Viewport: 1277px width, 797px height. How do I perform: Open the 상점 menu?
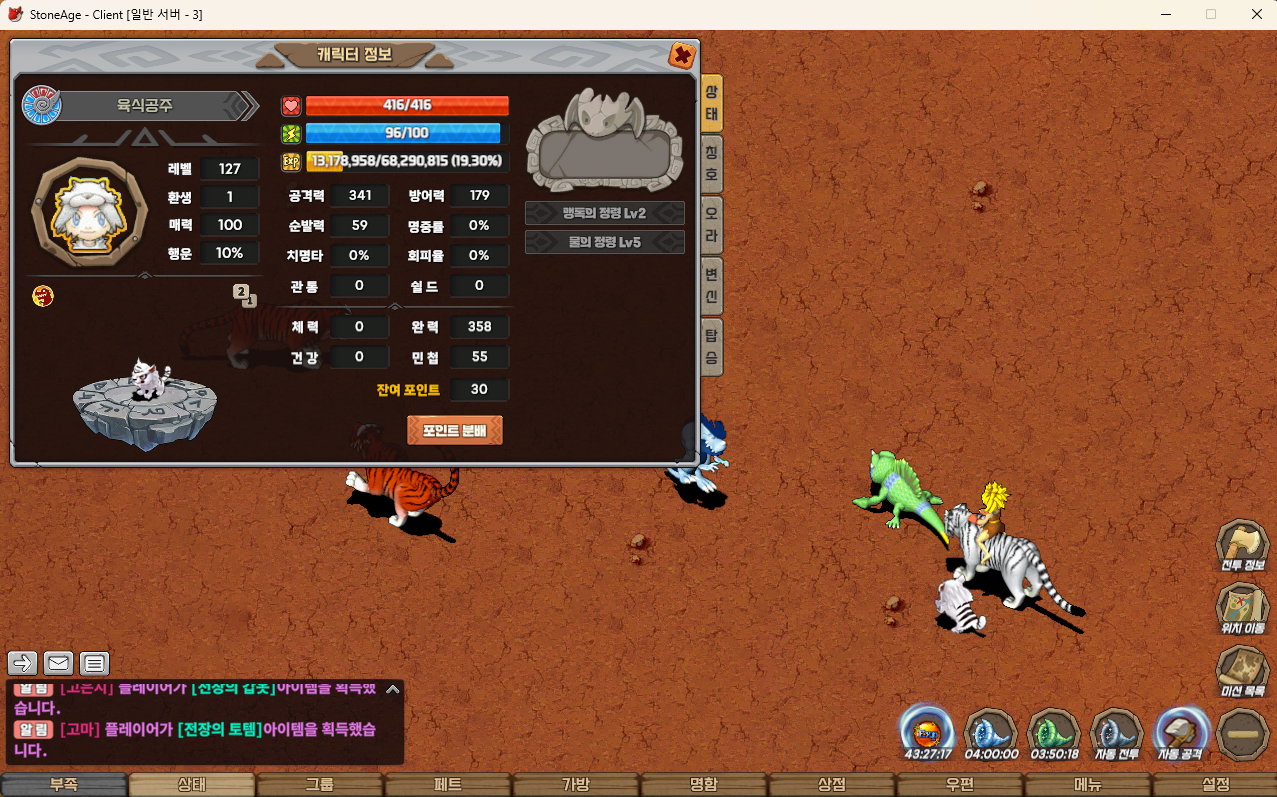point(831,785)
